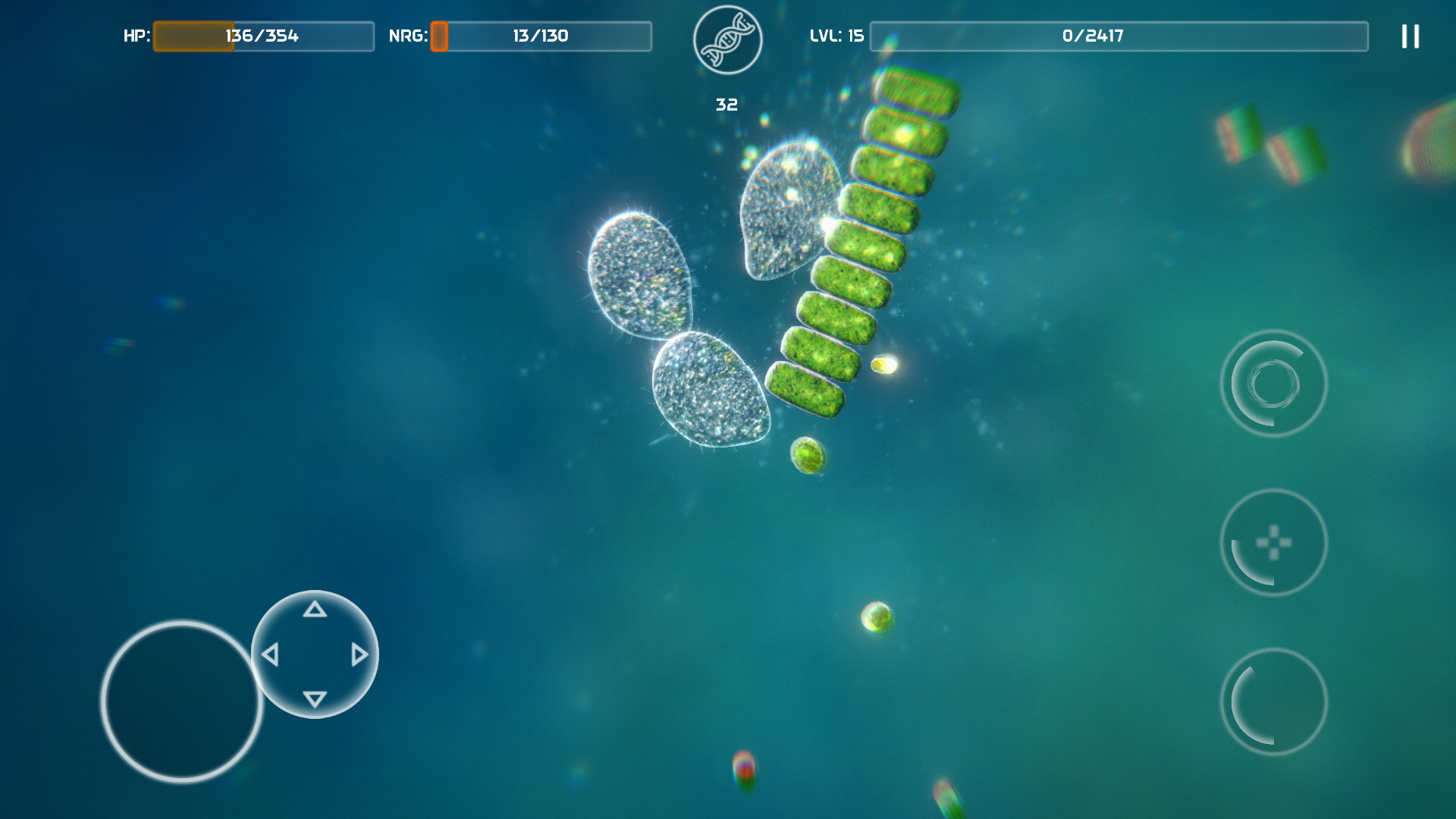Viewport: 1456px width, 819px height.
Task: Tap the down arrow on the D-pad
Action: click(x=314, y=698)
